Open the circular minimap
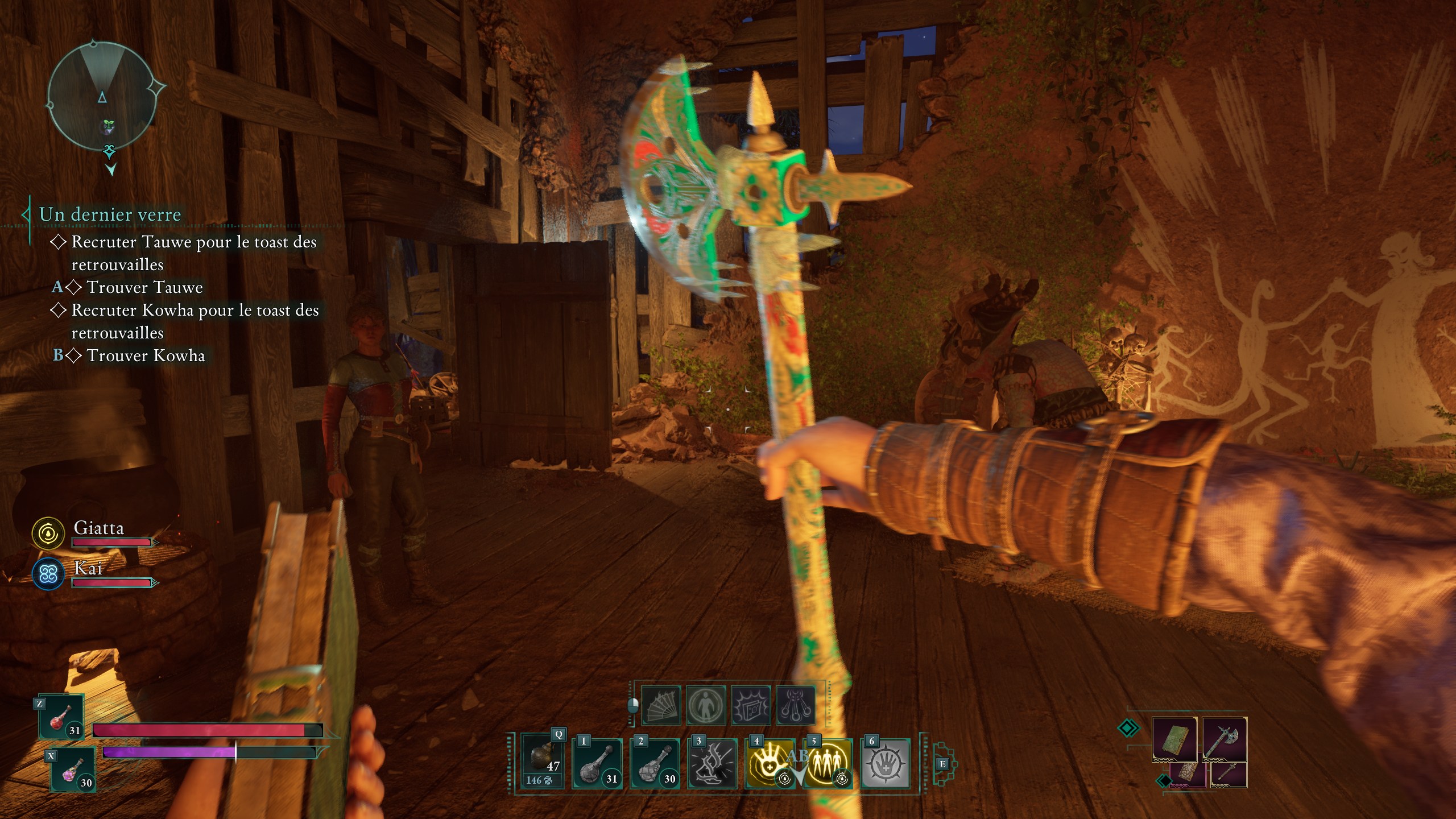The image size is (1456, 819). [102, 96]
